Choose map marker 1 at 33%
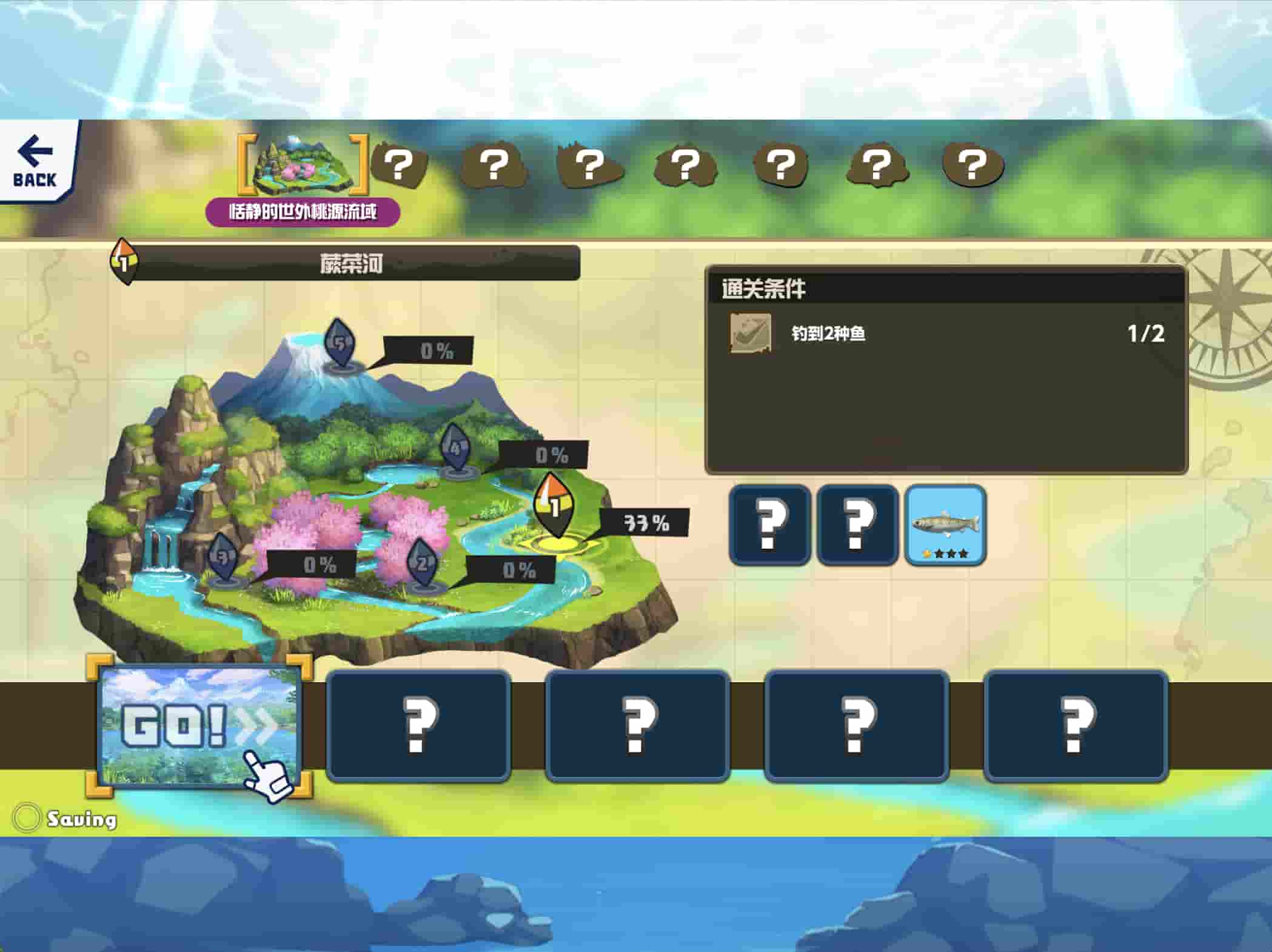The image size is (1272, 952). click(554, 506)
